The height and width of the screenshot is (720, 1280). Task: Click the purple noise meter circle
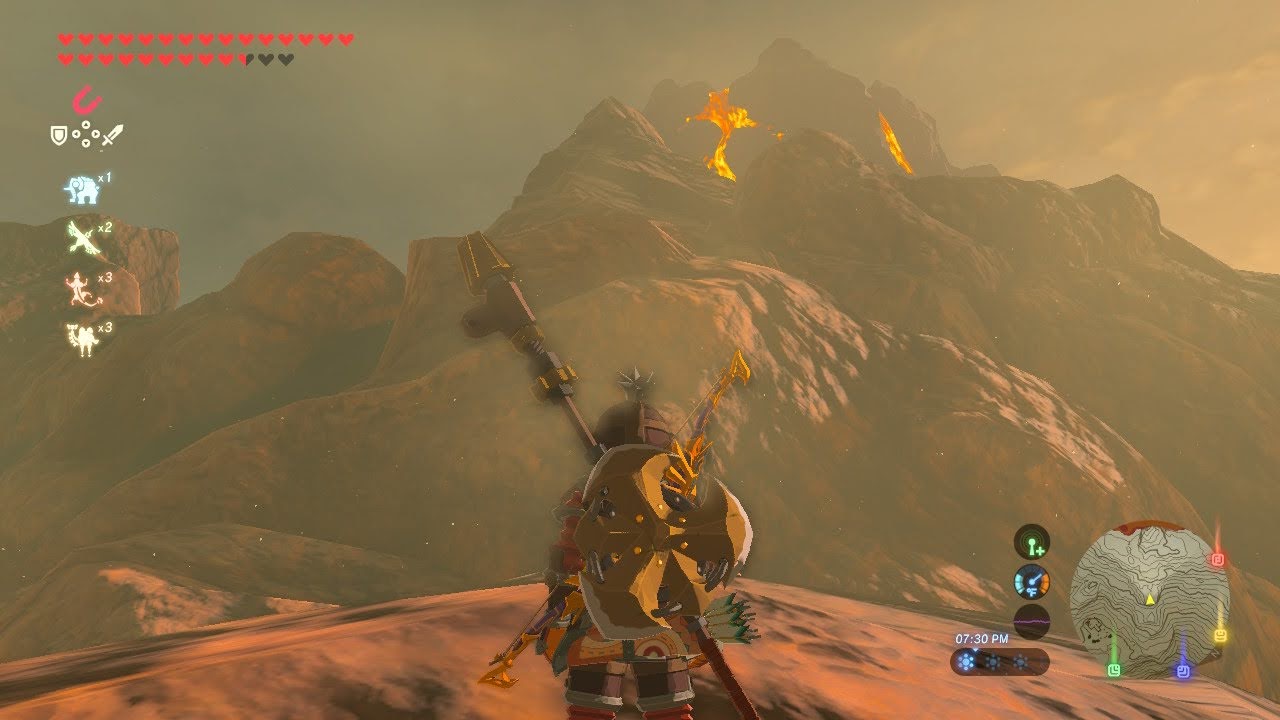pyautogui.click(x=1031, y=621)
